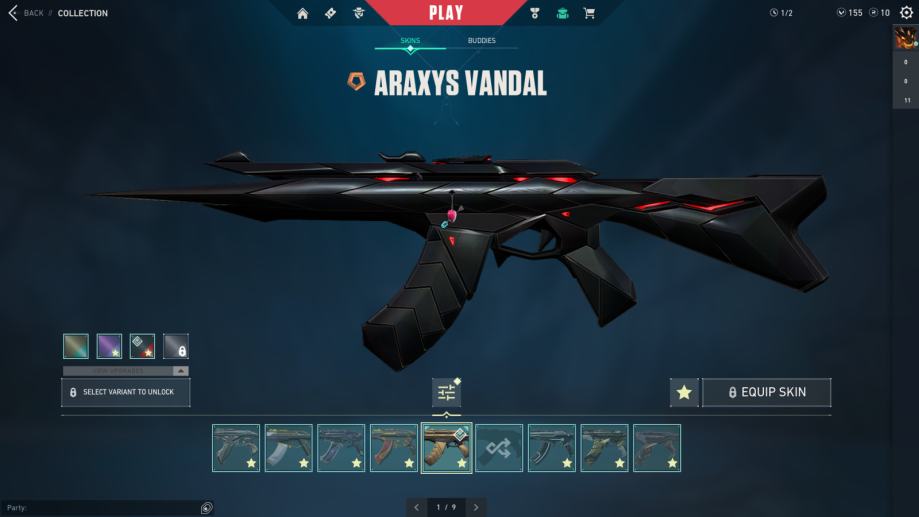This screenshot has height=517, width=919.
Task: Expand the View Upgrades arrow
Action: tap(181, 371)
